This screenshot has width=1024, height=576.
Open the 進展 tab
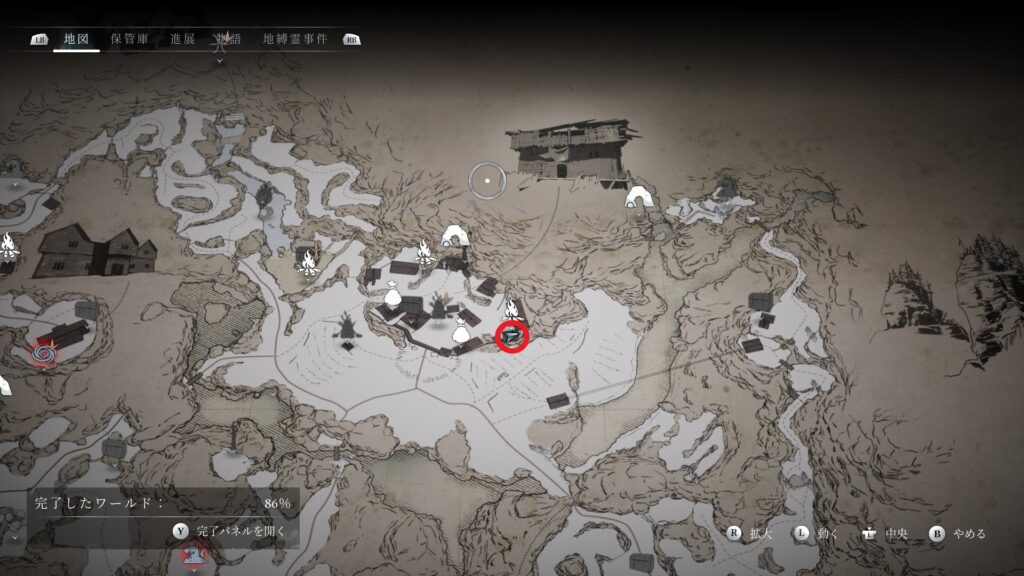click(182, 39)
